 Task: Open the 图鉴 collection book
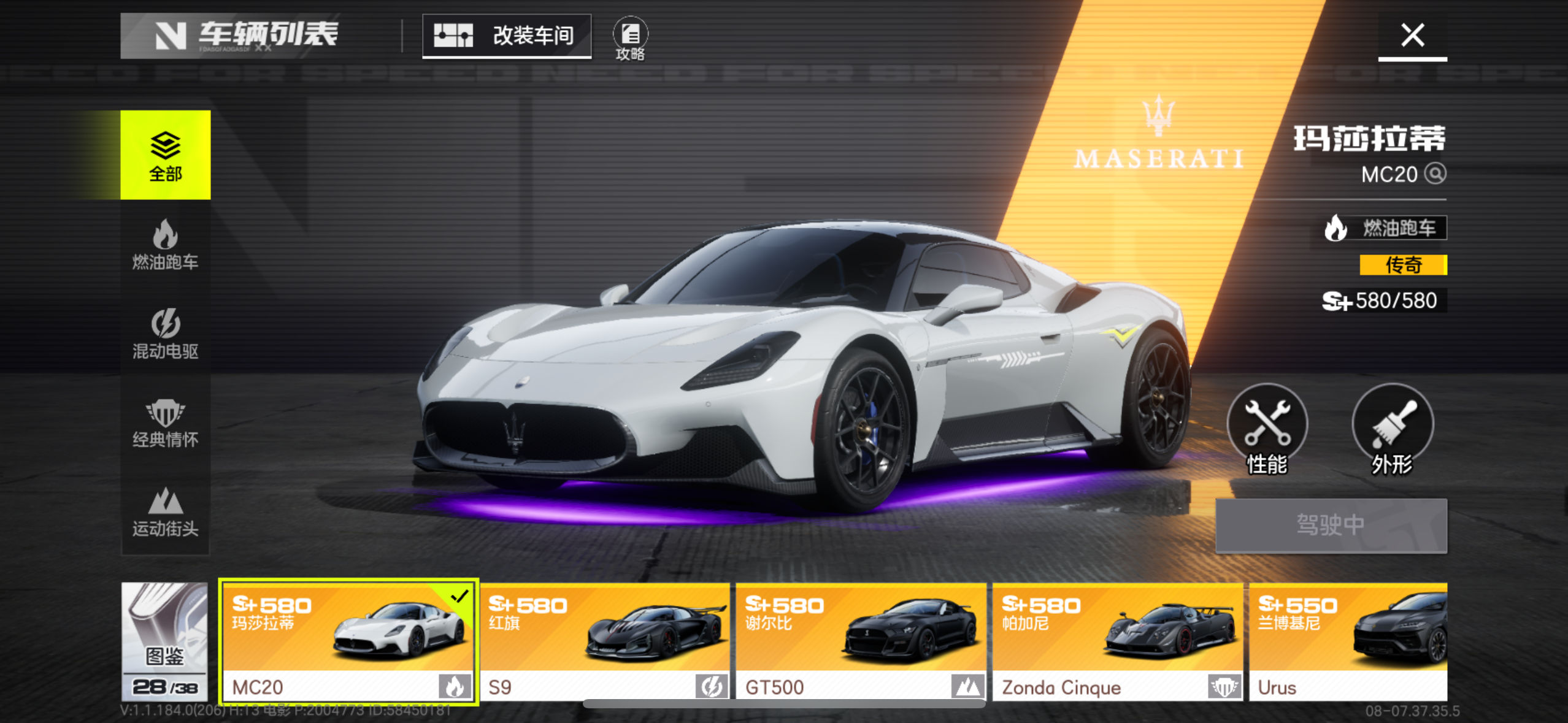164,641
